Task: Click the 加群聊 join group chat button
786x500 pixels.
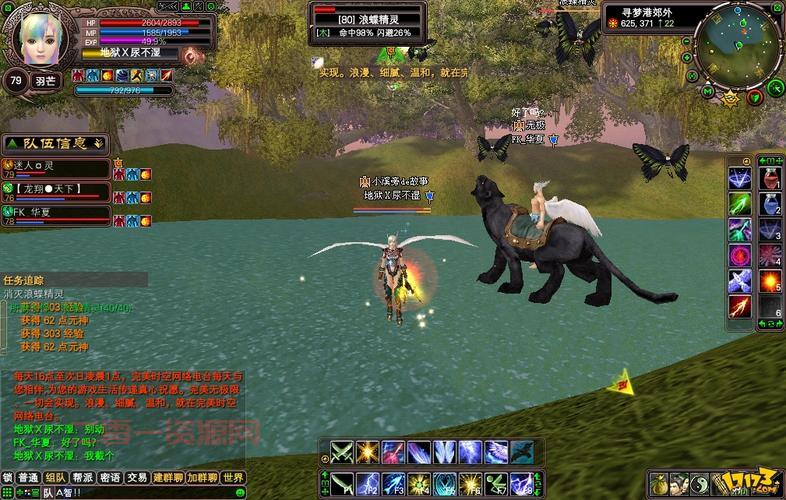Action: (x=201, y=478)
